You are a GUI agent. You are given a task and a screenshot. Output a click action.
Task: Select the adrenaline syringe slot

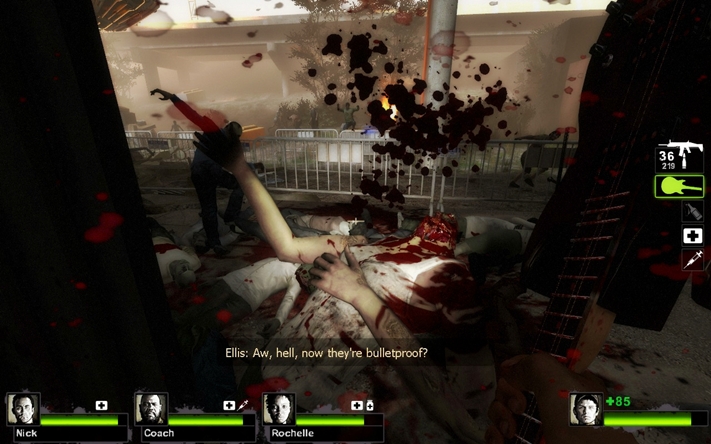click(x=692, y=259)
